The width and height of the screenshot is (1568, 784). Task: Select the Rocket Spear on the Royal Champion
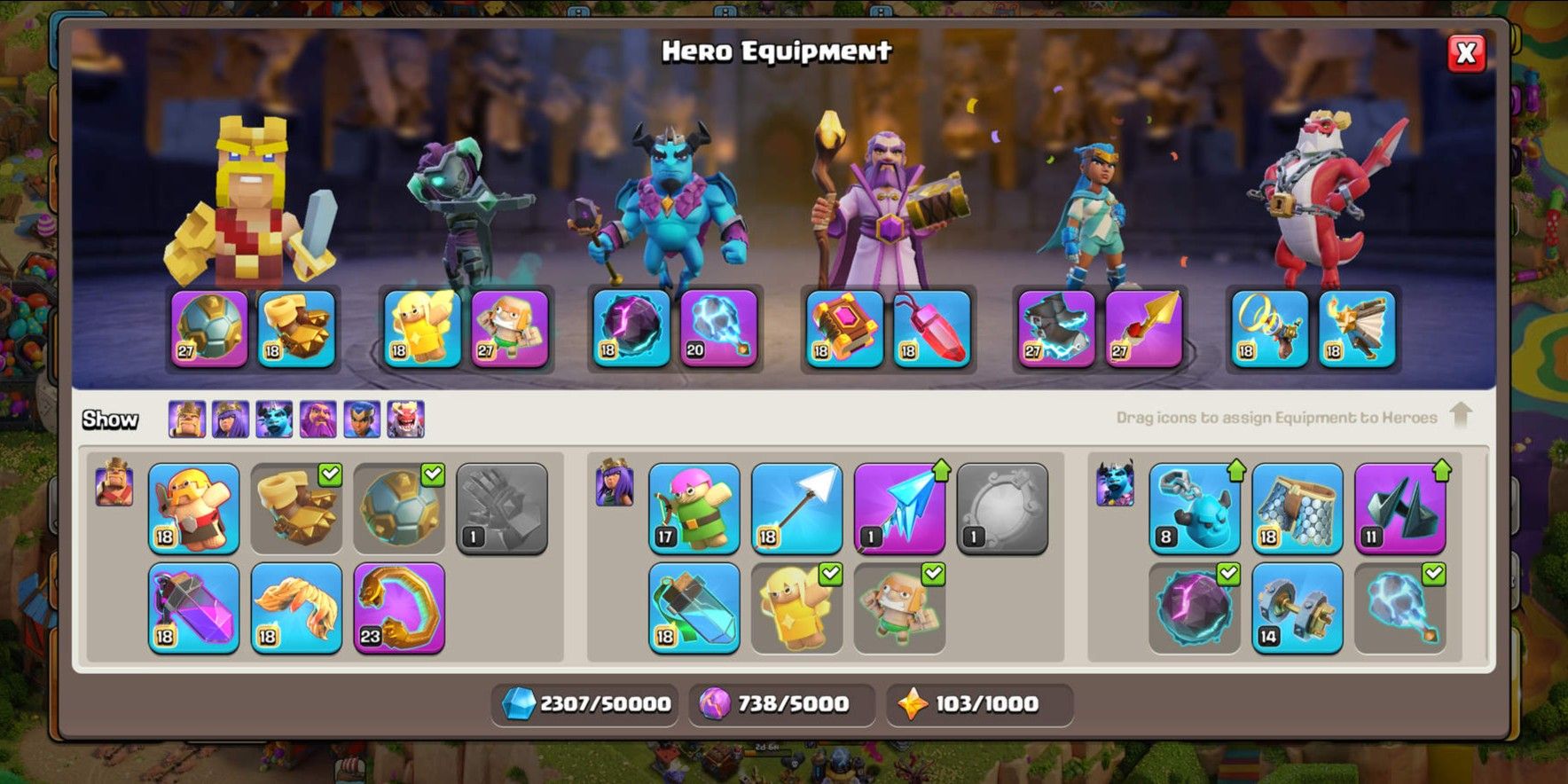tap(1143, 330)
